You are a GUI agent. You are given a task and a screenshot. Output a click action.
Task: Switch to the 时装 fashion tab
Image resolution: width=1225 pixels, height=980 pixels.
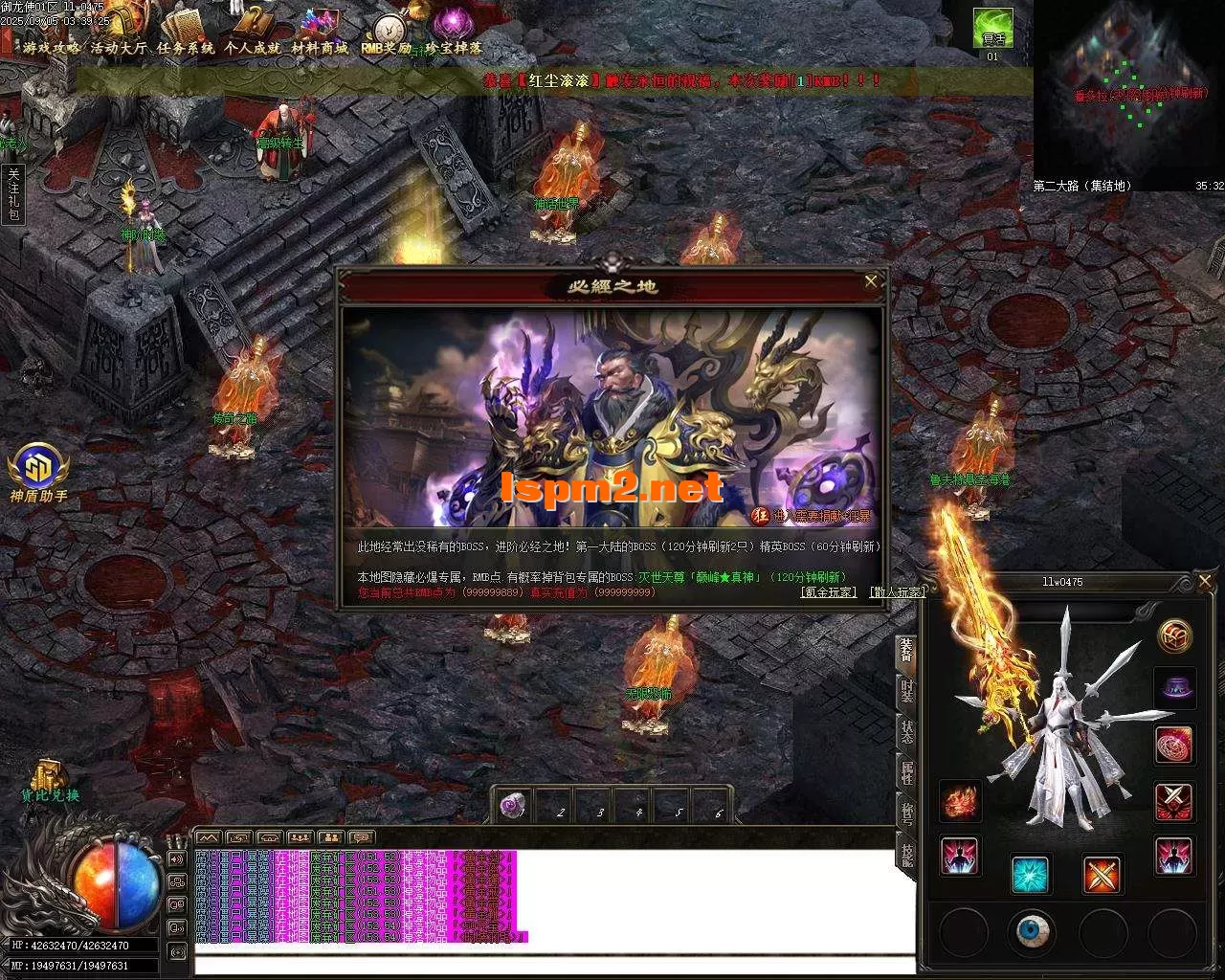point(906,689)
